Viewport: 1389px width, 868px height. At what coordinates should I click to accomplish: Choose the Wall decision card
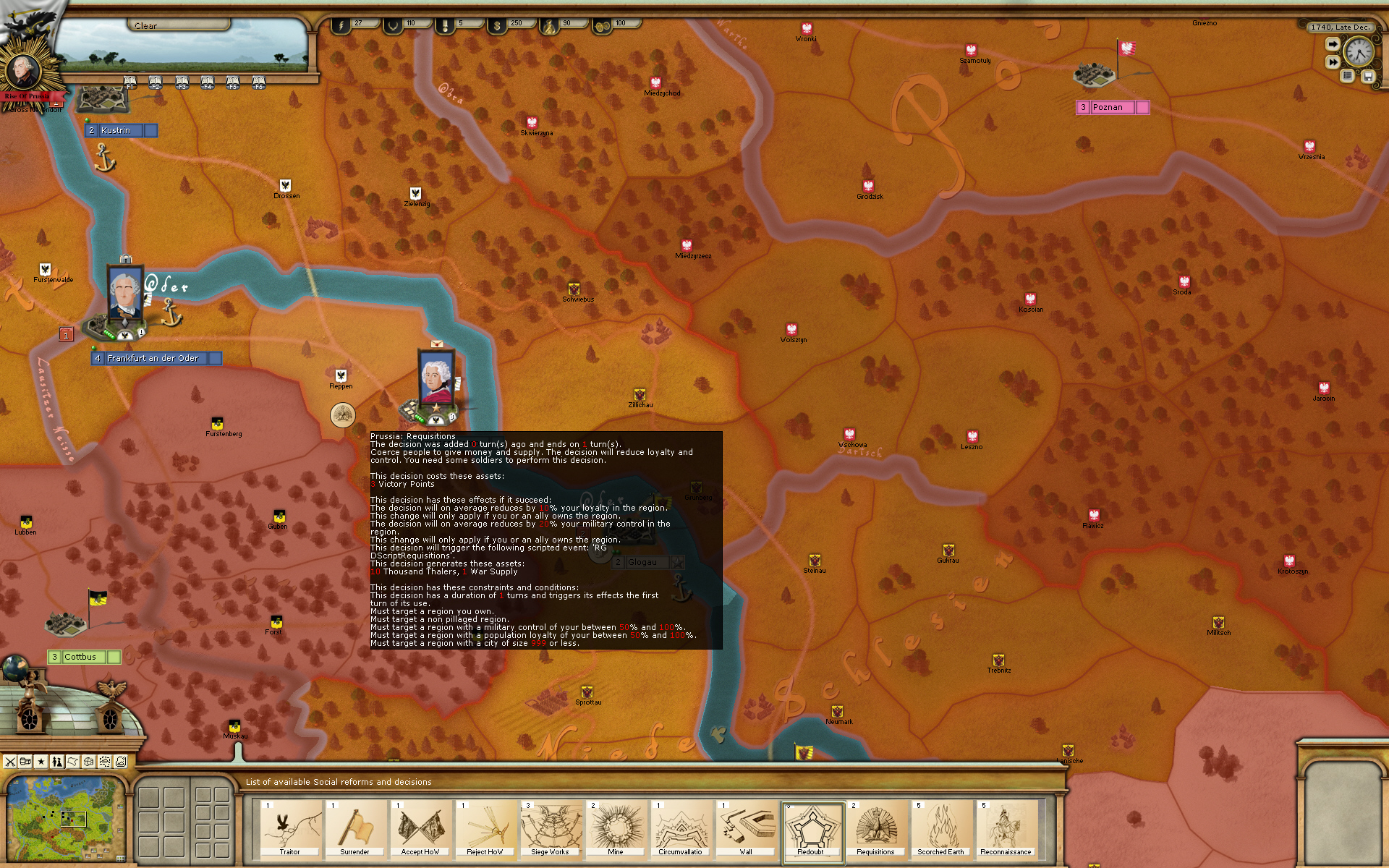746,830
